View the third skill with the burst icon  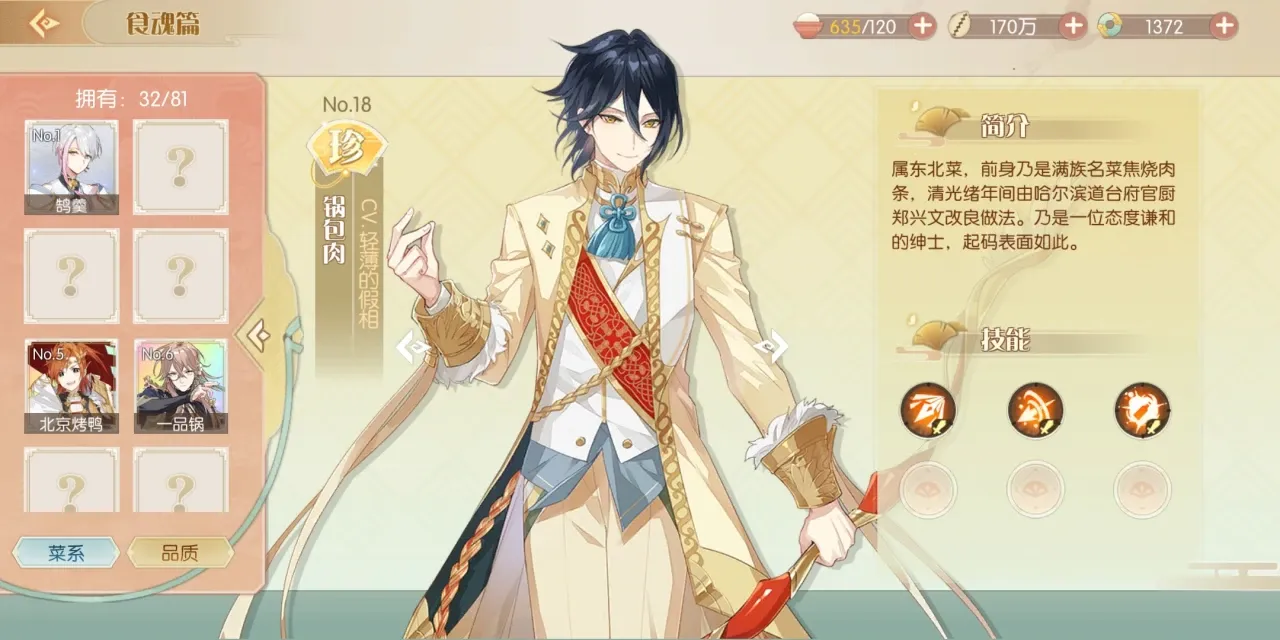pos(1142,410)
